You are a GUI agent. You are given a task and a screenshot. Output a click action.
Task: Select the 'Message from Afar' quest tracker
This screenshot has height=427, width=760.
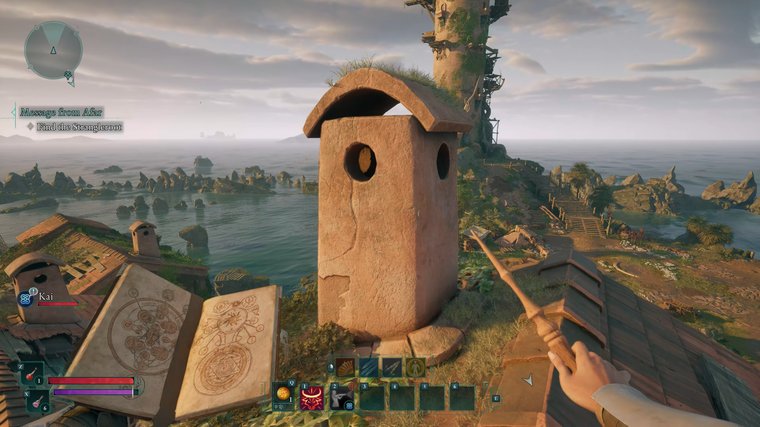point(62,113)
